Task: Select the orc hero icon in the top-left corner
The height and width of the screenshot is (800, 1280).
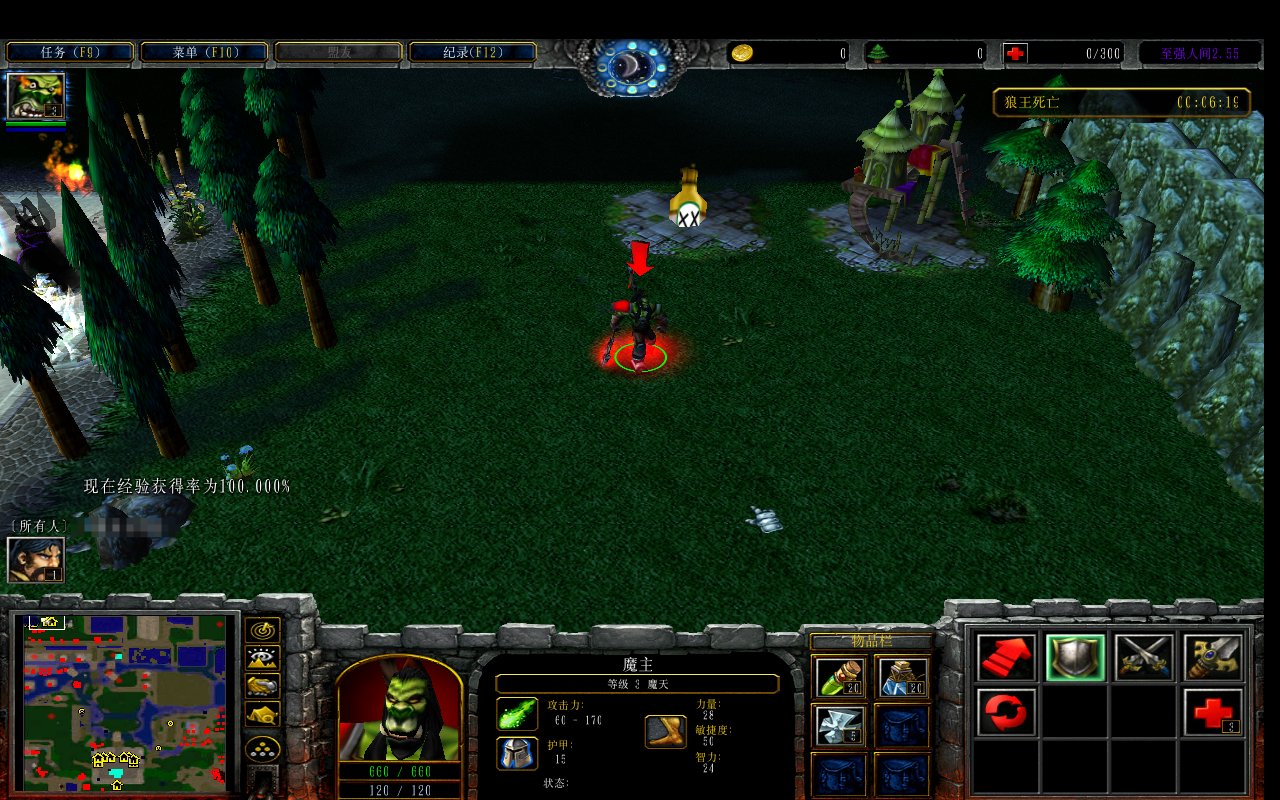Action: pos(36,96)
